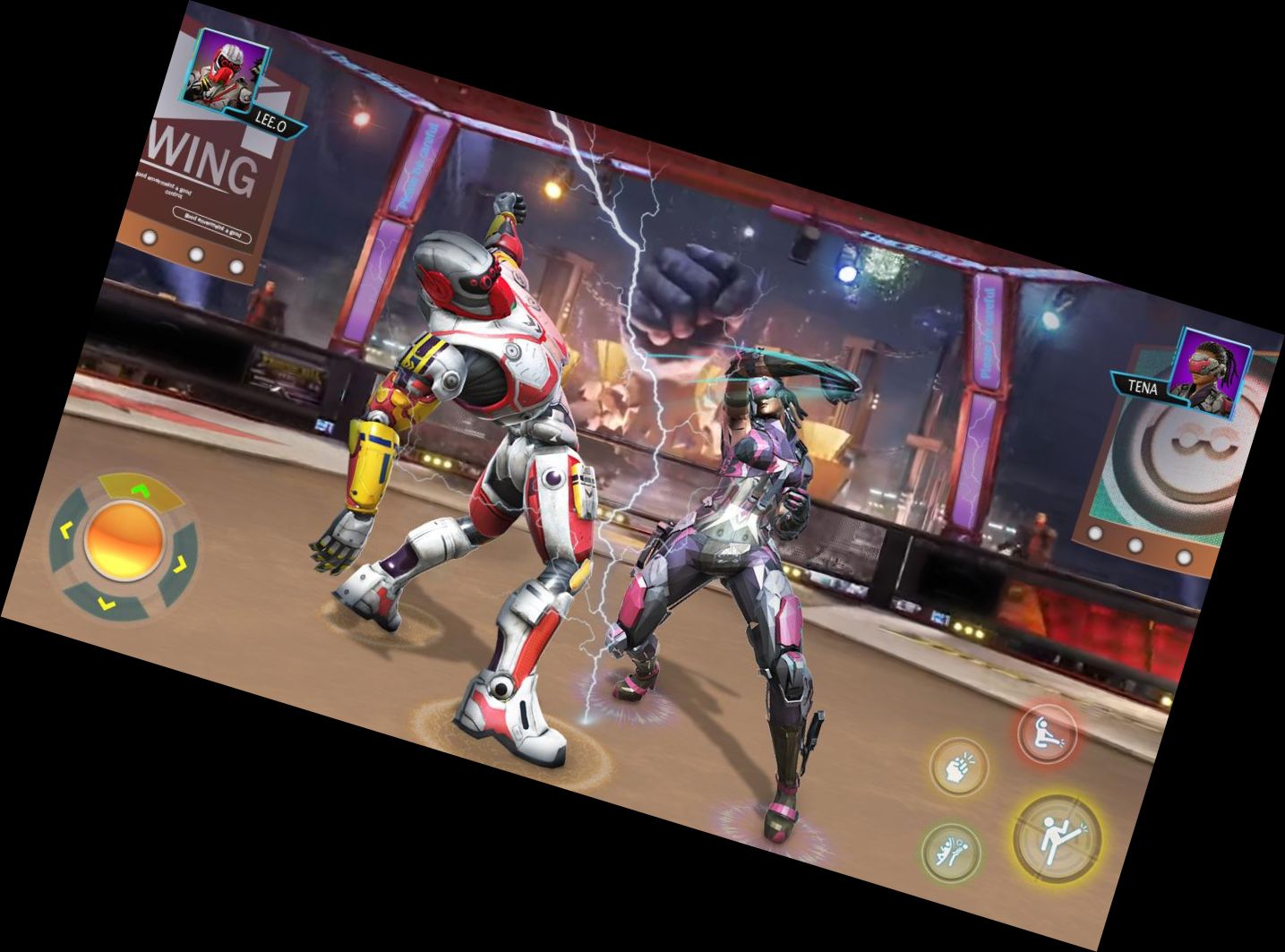Image resolution: width=1285 pixels, height=952 pixels.
Task: Select the LEE.O fighter portrait
Action: click(x=224, y=69)
